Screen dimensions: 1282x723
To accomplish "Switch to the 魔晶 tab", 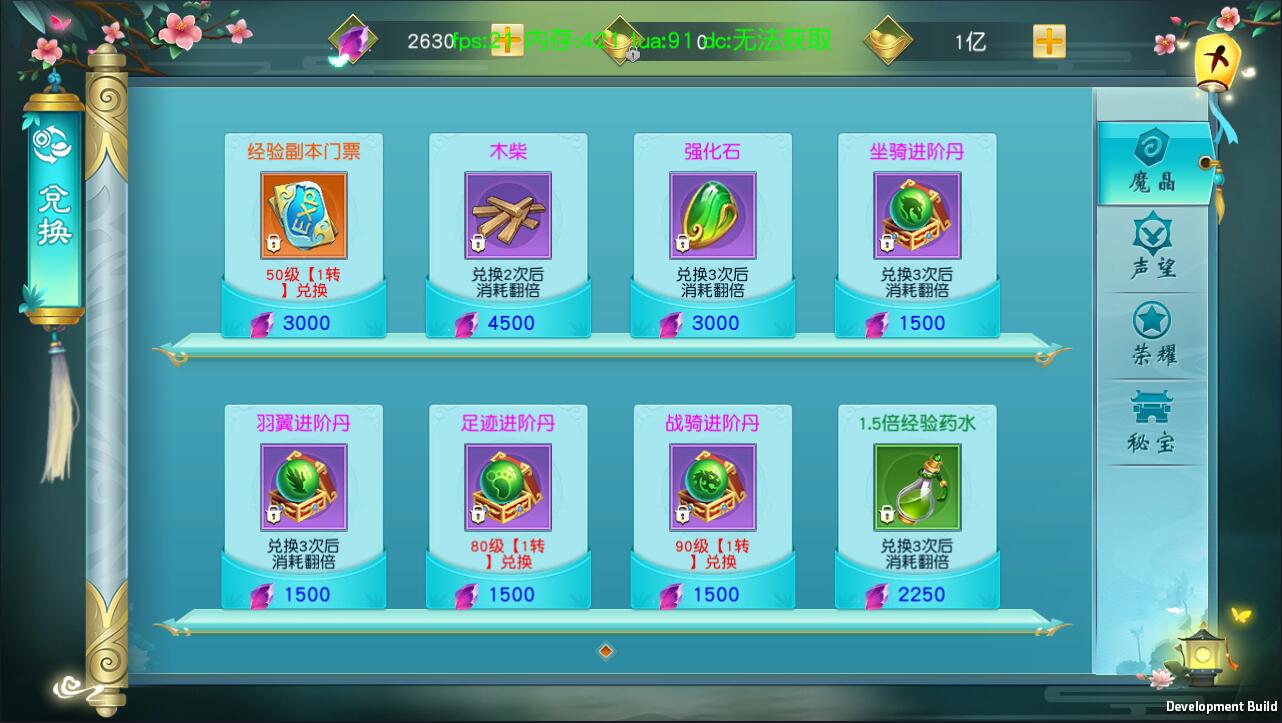I will 1153,163.
